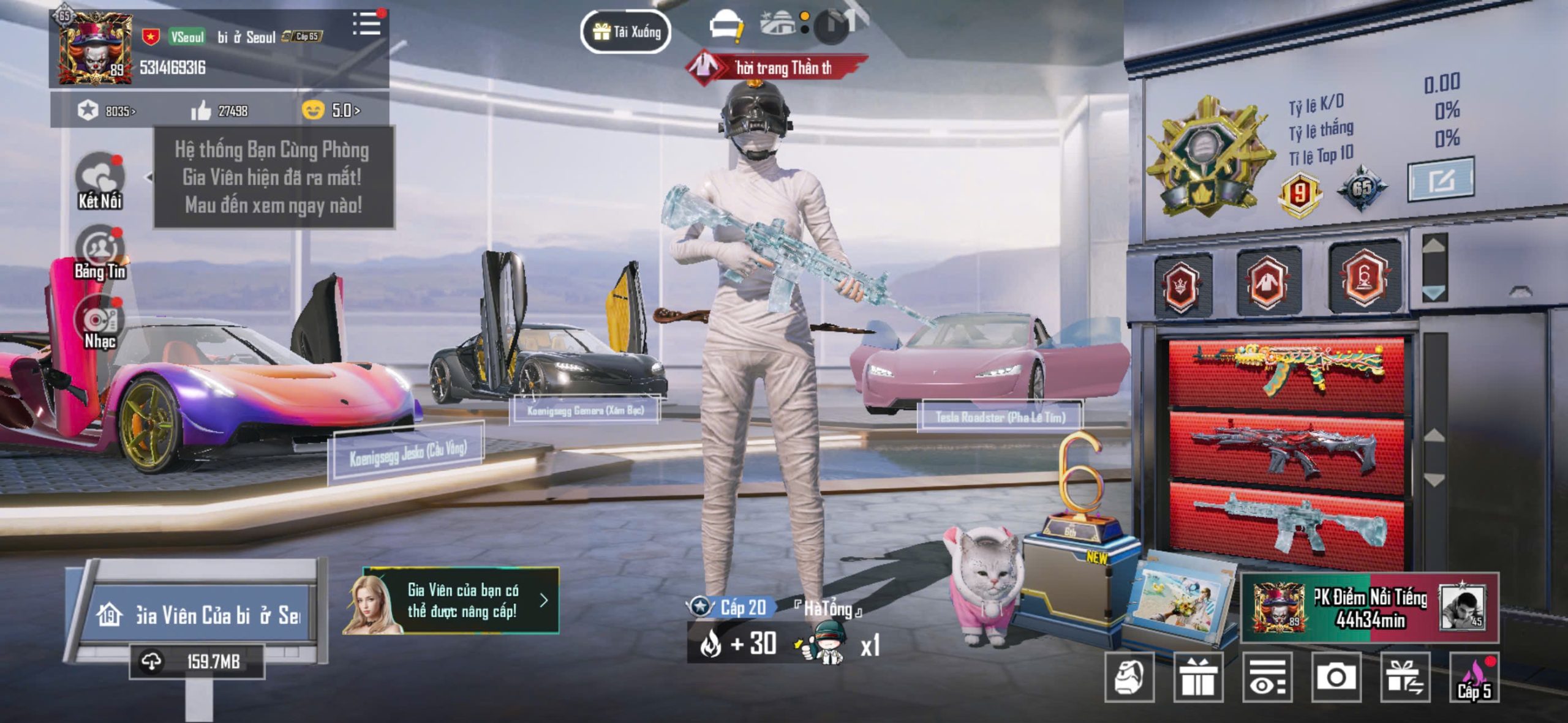Show the thumbs-up likes count 27498
The width and height of the screenshot is (1568, 723).
[219, 111]
